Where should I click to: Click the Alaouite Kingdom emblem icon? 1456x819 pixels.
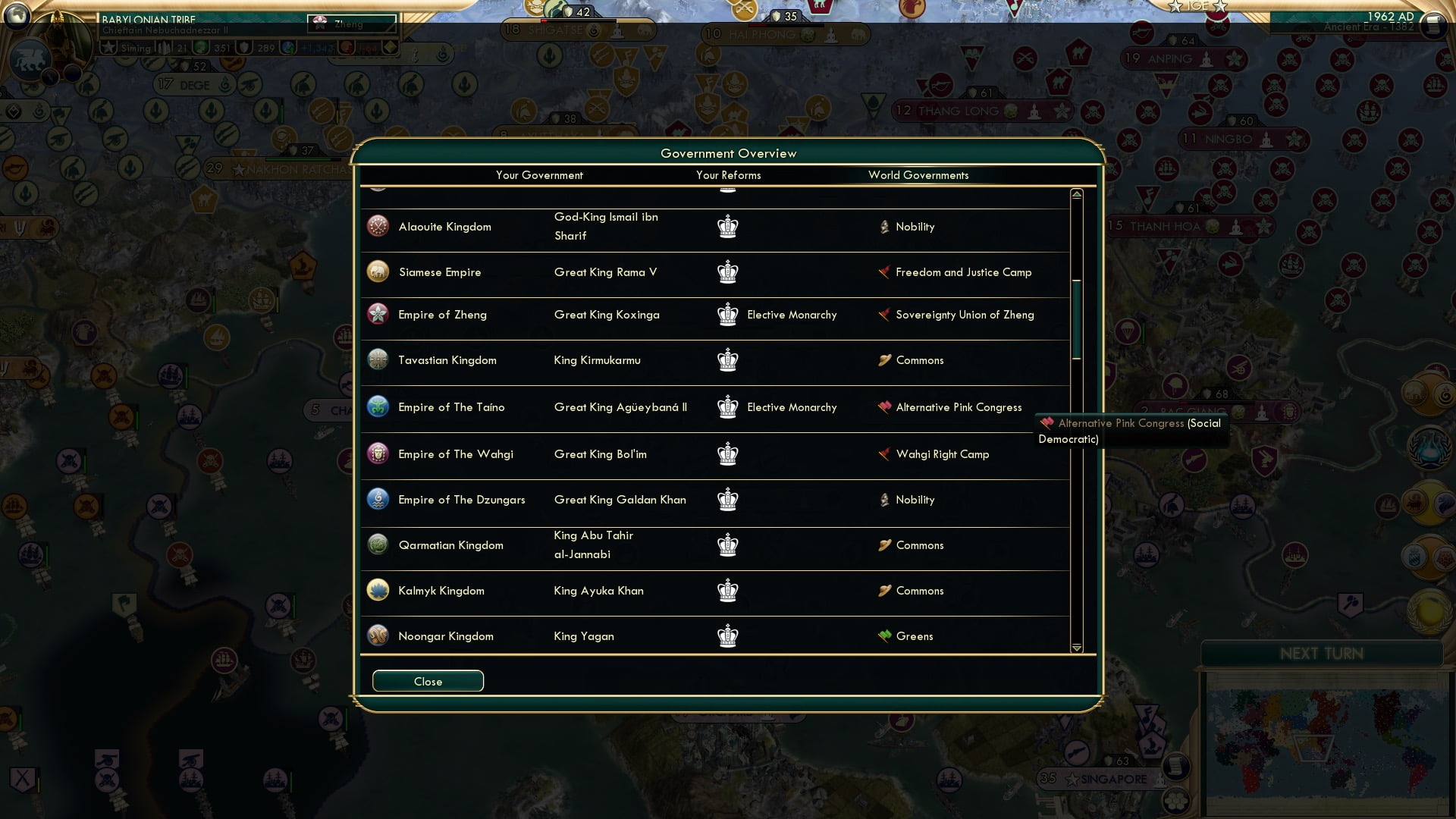tap(377, 225)
